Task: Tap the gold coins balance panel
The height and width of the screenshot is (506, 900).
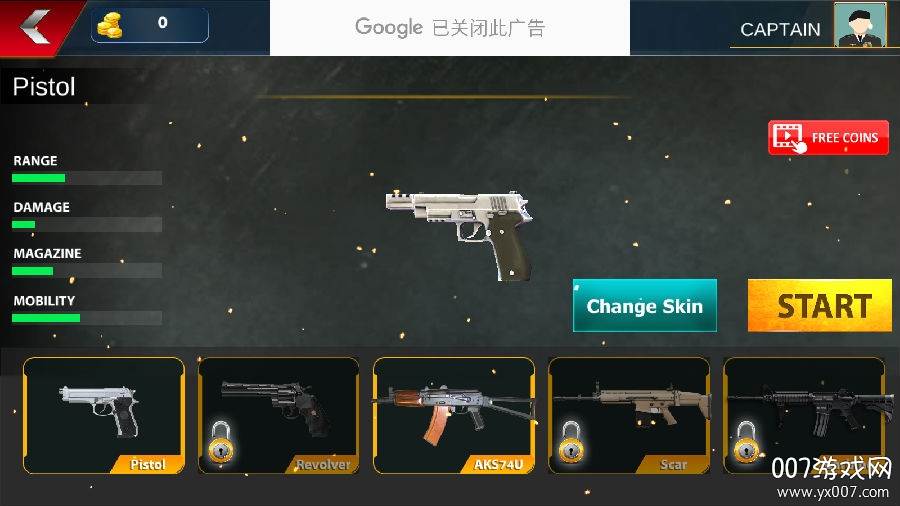Action: point(150,25)
